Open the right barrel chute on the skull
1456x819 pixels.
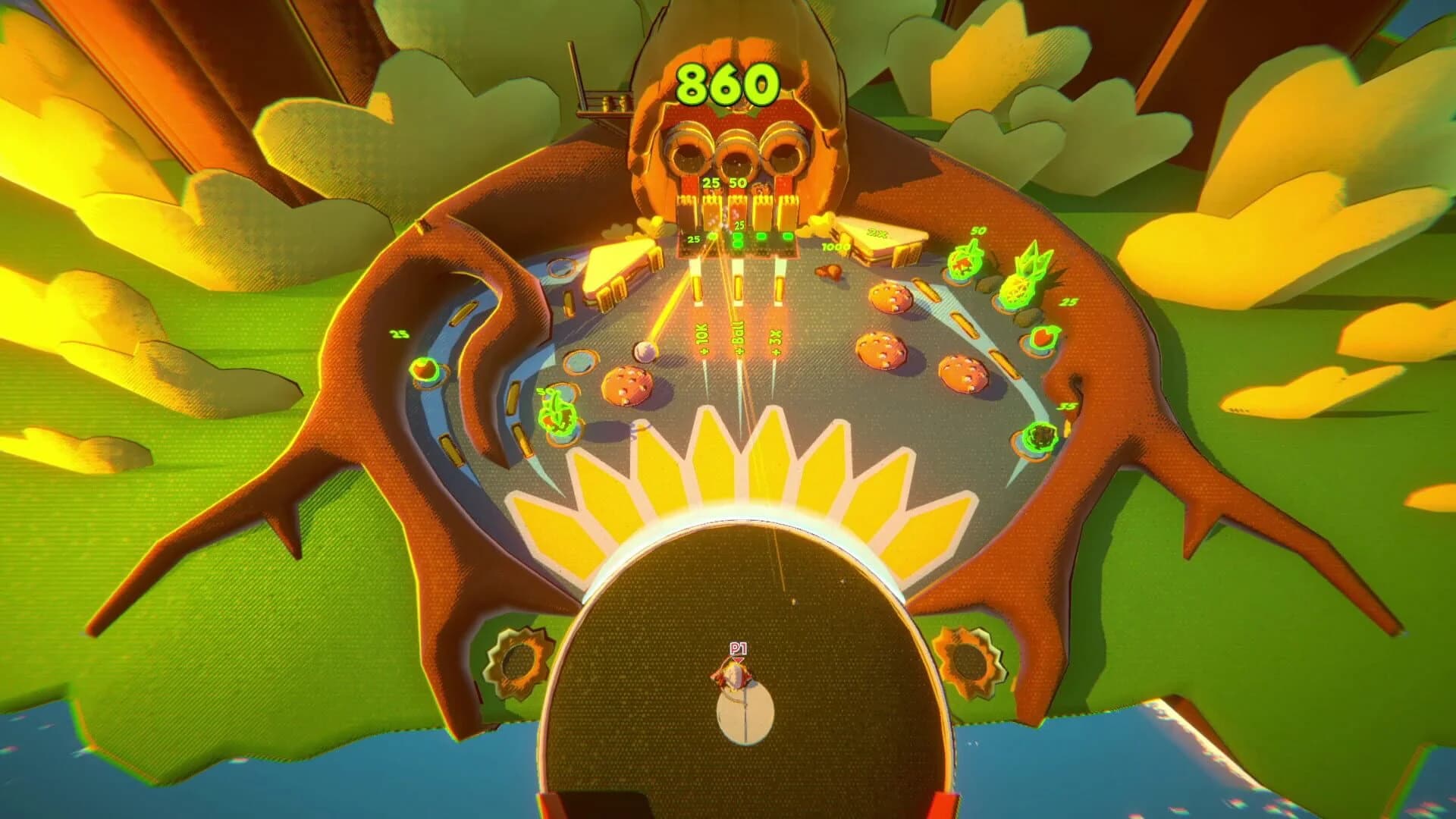tap(785, 157)
